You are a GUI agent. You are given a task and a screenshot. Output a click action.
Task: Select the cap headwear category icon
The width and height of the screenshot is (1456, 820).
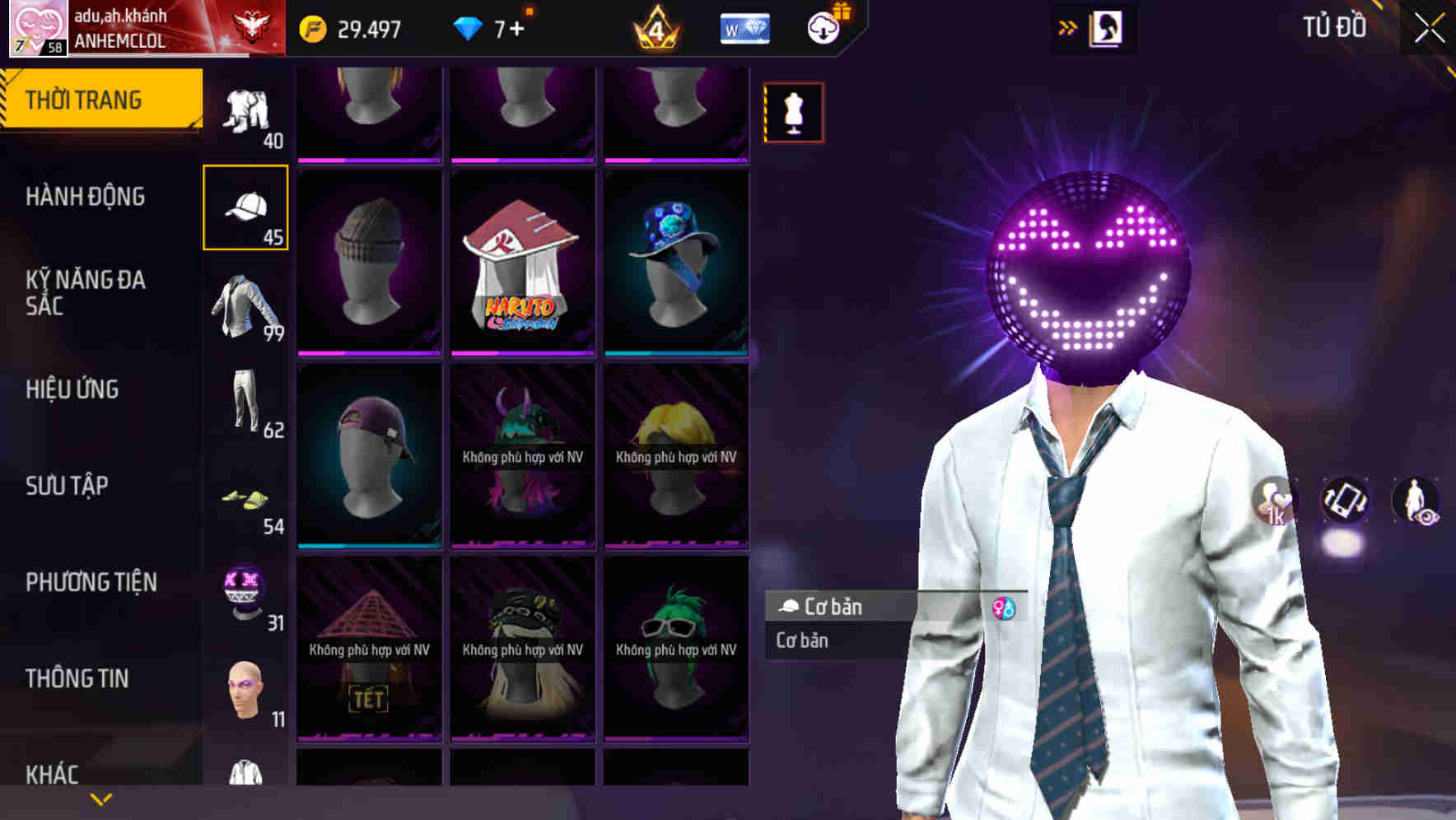tap(244, 208)
